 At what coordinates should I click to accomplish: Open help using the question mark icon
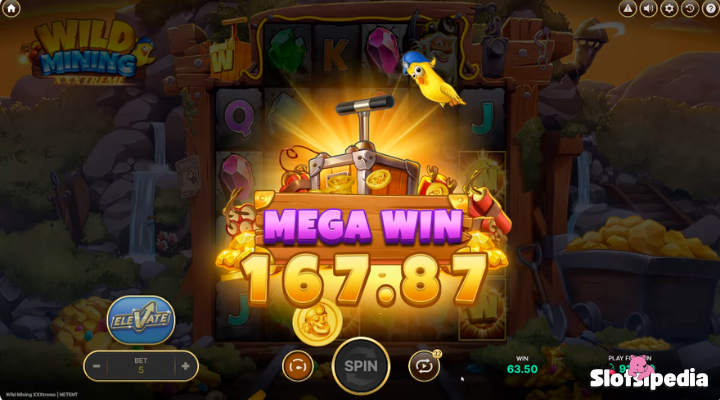point(711,9)
